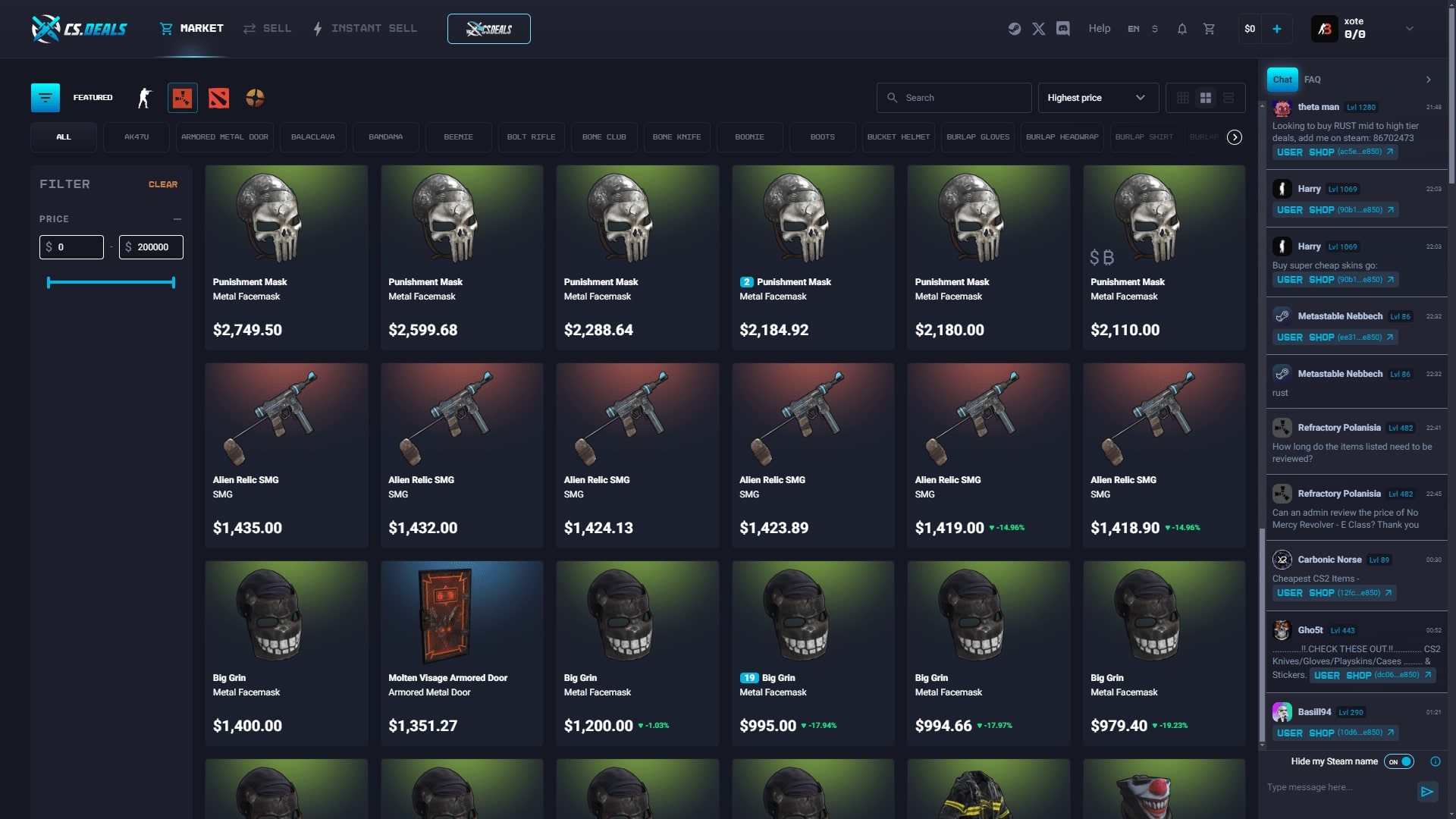Open Harry's USER SHOP link in chat
The height and width of the screenshot is (819, 1456).
tap(1335, 210)
